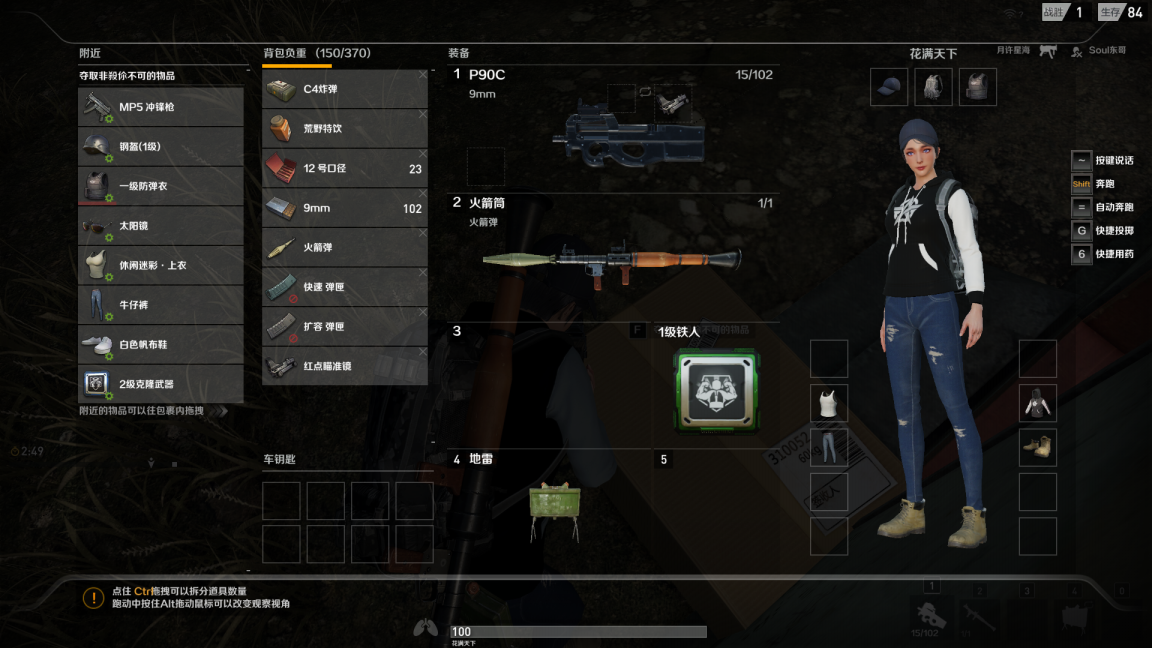Image resolution: width=1152 pixels, height=648 pixels.
Task: Choose the 火箭筒 rocket launcher slot
Action: click(x=613, y=258)
